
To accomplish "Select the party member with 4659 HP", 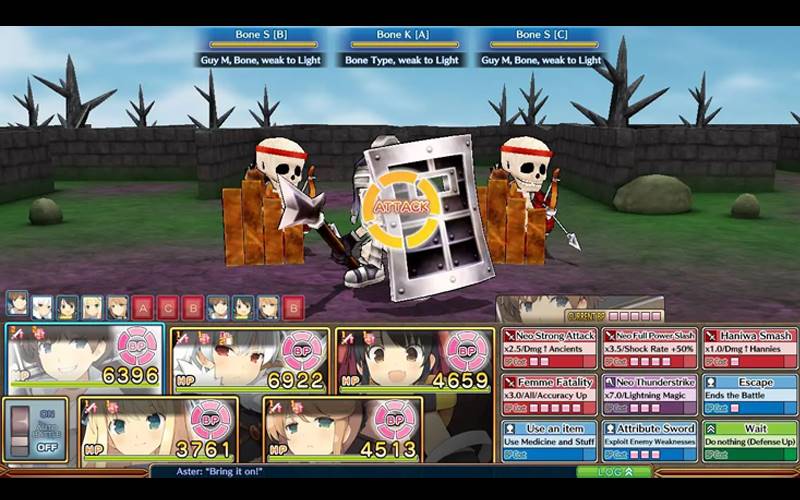I will (x=414, y=359).
